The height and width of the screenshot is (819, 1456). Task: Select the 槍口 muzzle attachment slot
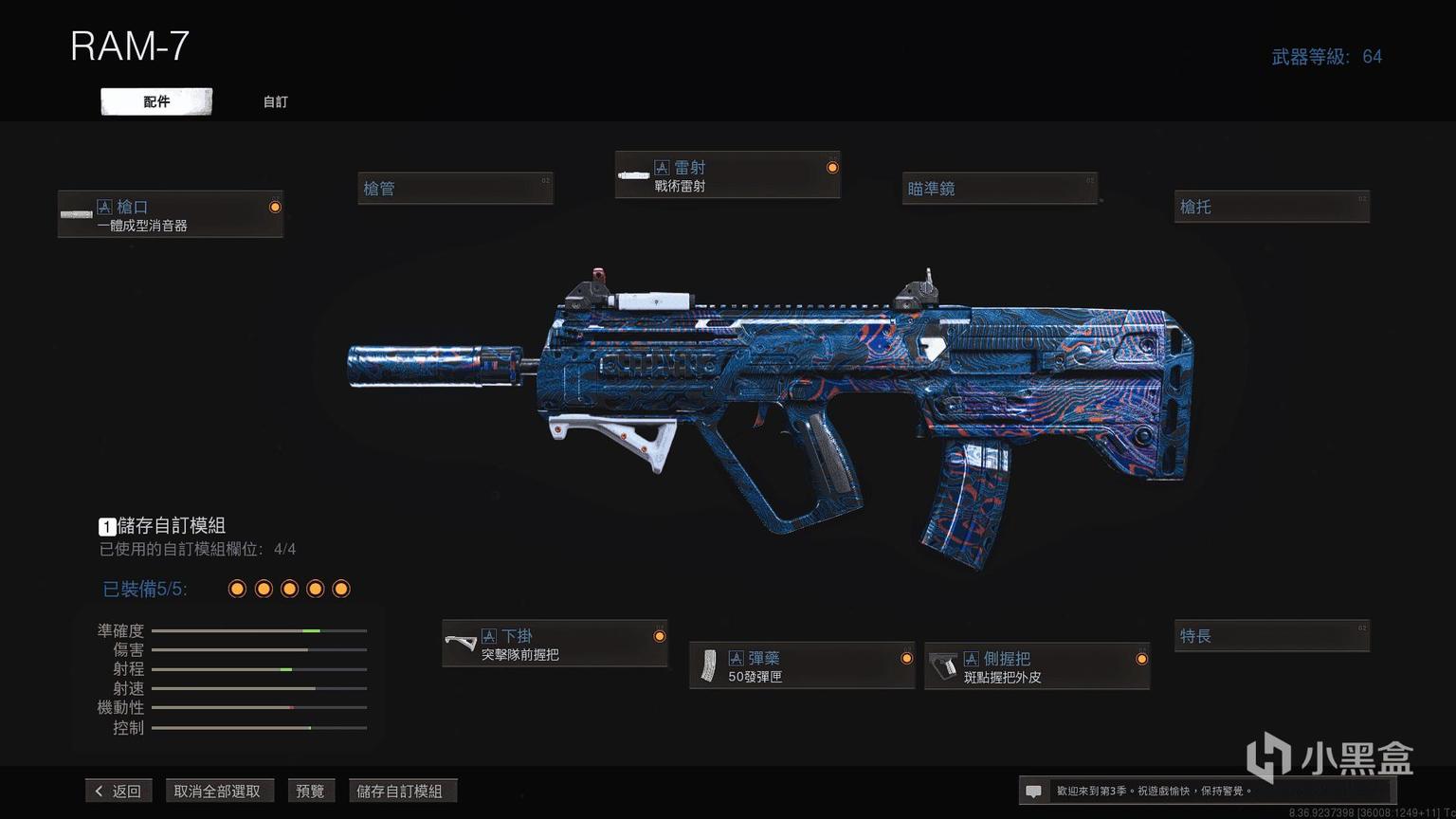pos(171,214)
